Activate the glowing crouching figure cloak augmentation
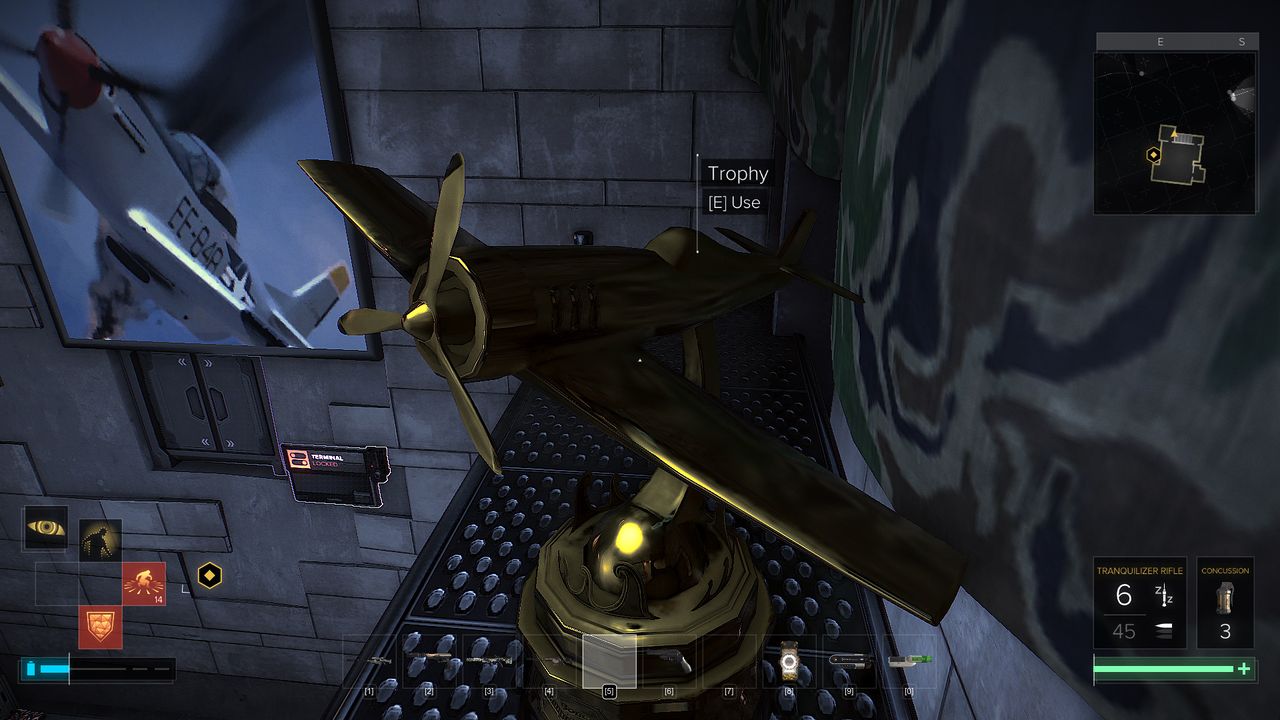The width and height of the screenshot is (1280, 720). pos(100,540)
